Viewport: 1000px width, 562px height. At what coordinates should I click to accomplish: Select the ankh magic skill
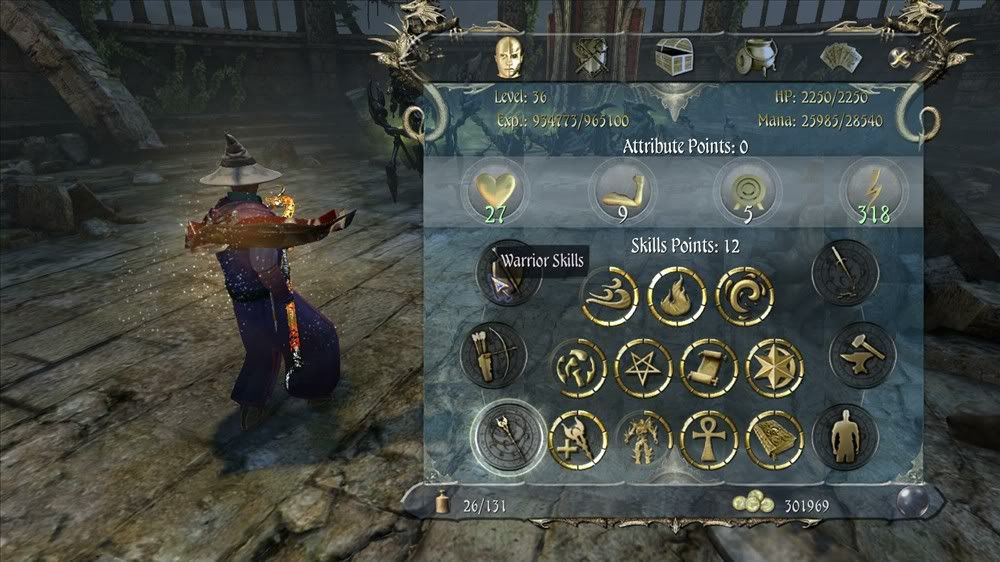708,439
